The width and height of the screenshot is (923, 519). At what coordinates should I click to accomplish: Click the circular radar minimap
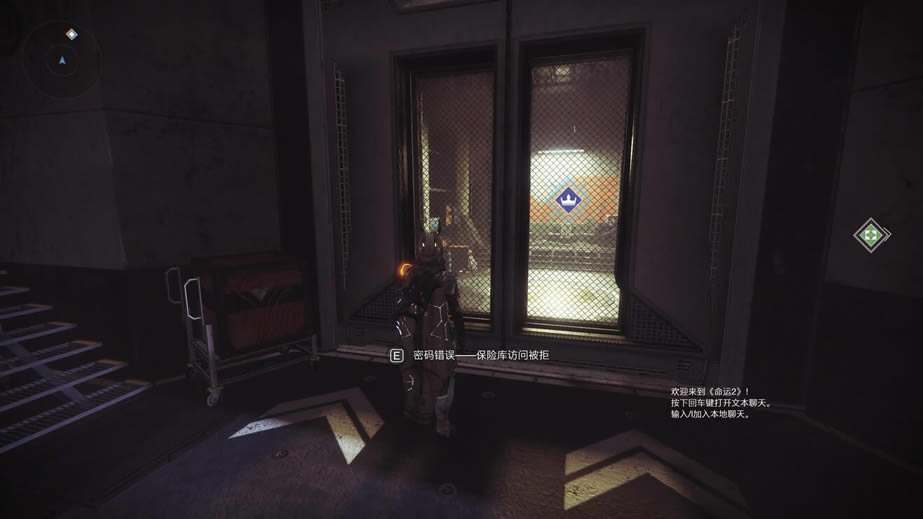point(62,59)
